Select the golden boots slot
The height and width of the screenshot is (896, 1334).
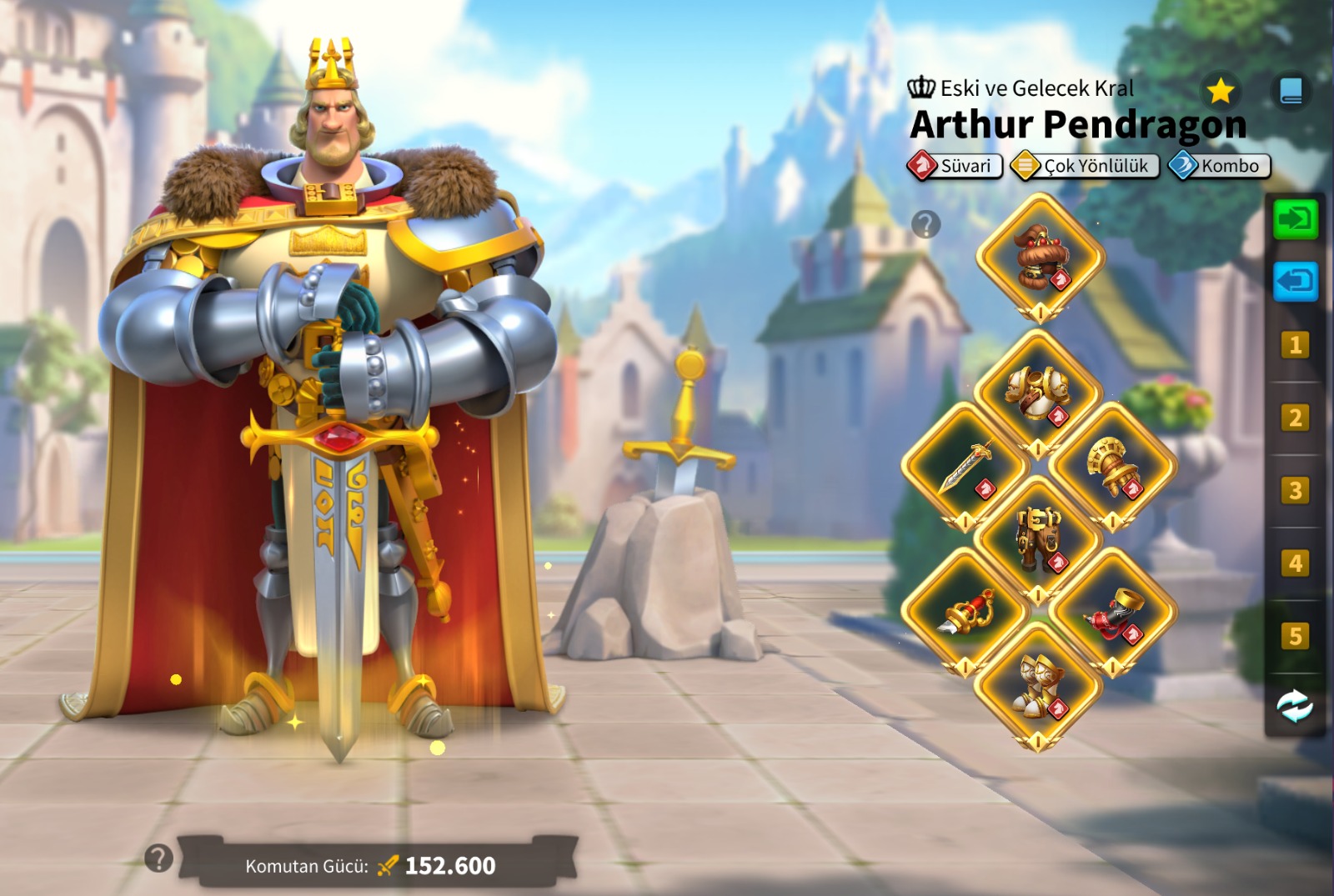(1038, 685)
